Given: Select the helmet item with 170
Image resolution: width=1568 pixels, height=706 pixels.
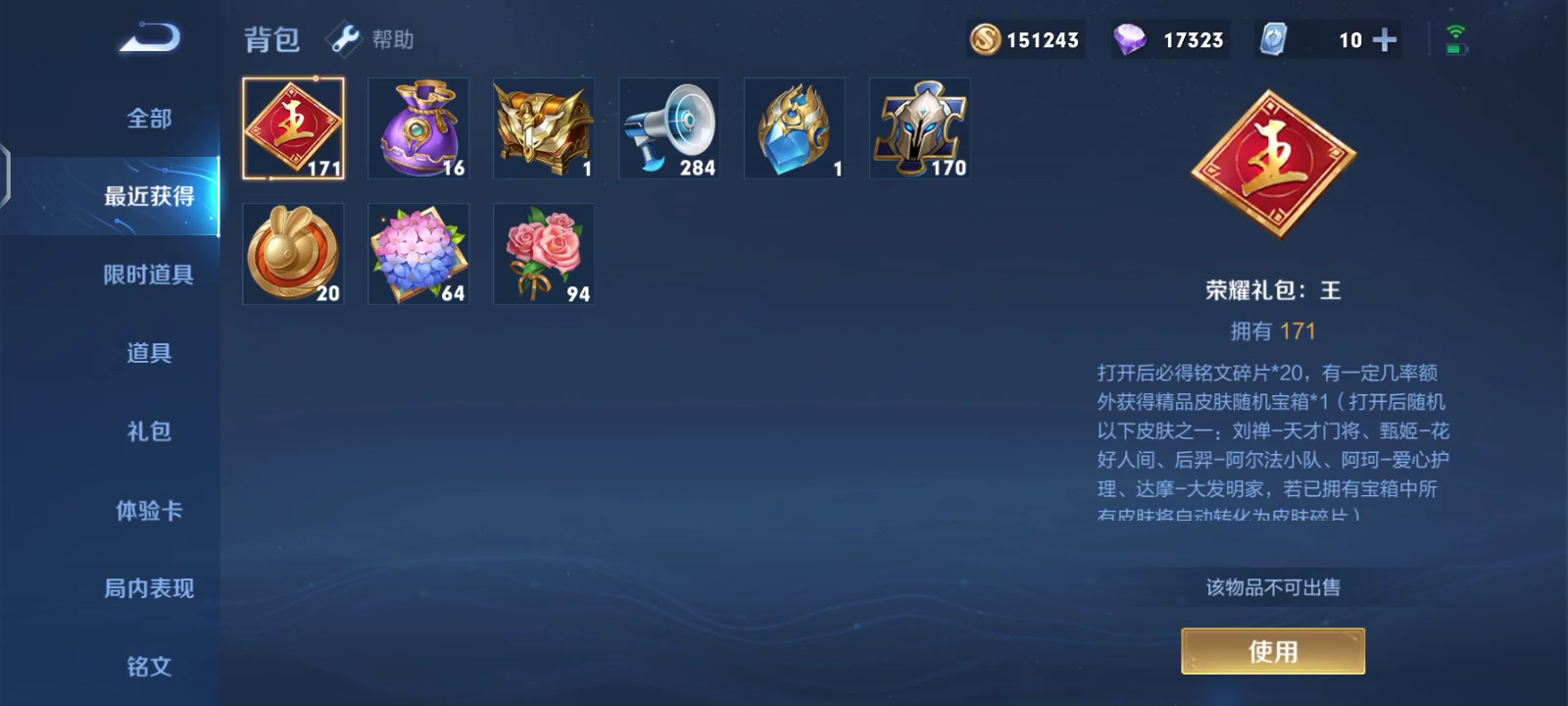Looking at the screenshot, I should pos(920,128).
